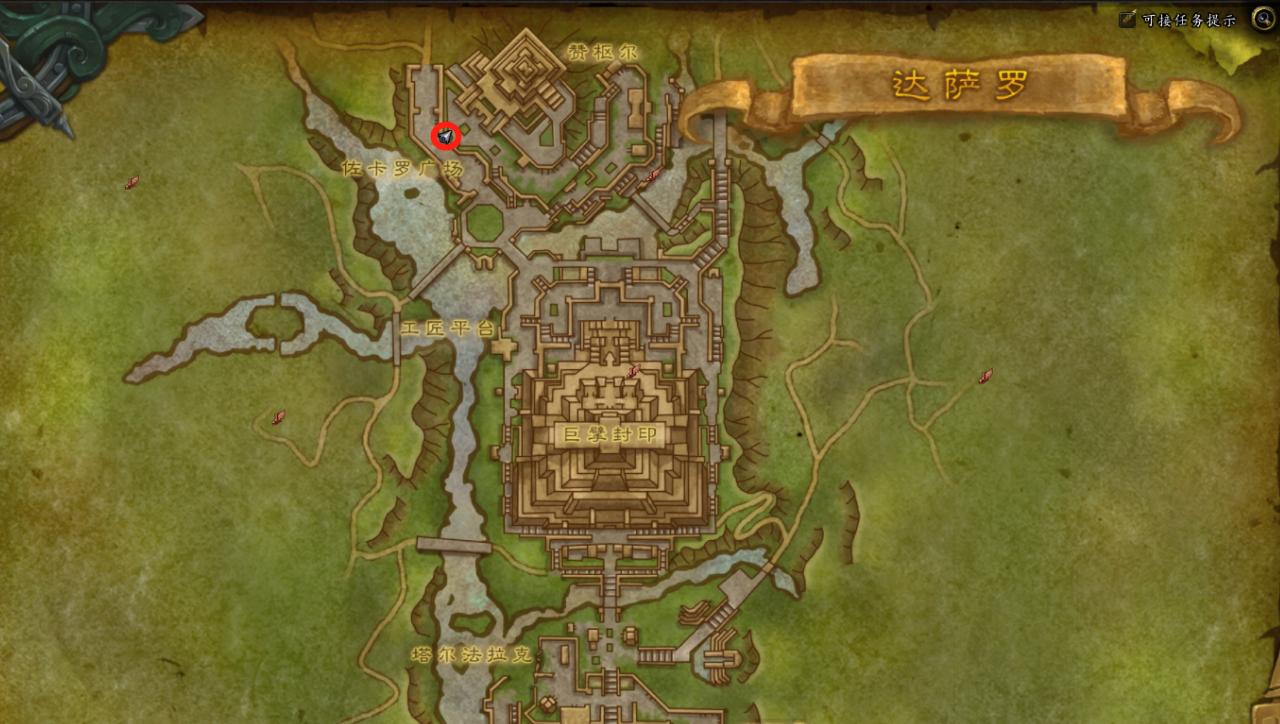This screenshot has height=724, width=1280.
Task: Click the red marker on the eastern grasslands
Action: tap(984, 378)
